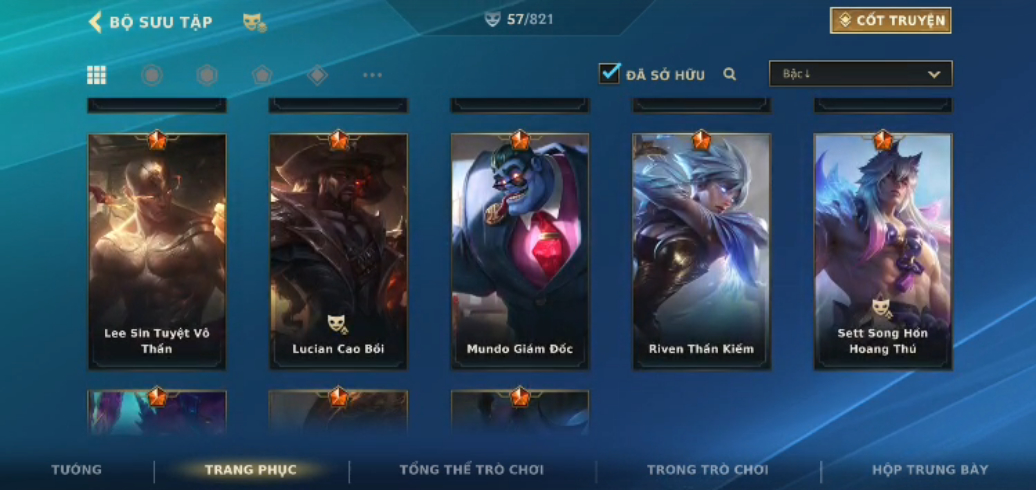1036x490 pixels.
Task: Show the Hộp Trưng Bày tab
Action: 929,470
